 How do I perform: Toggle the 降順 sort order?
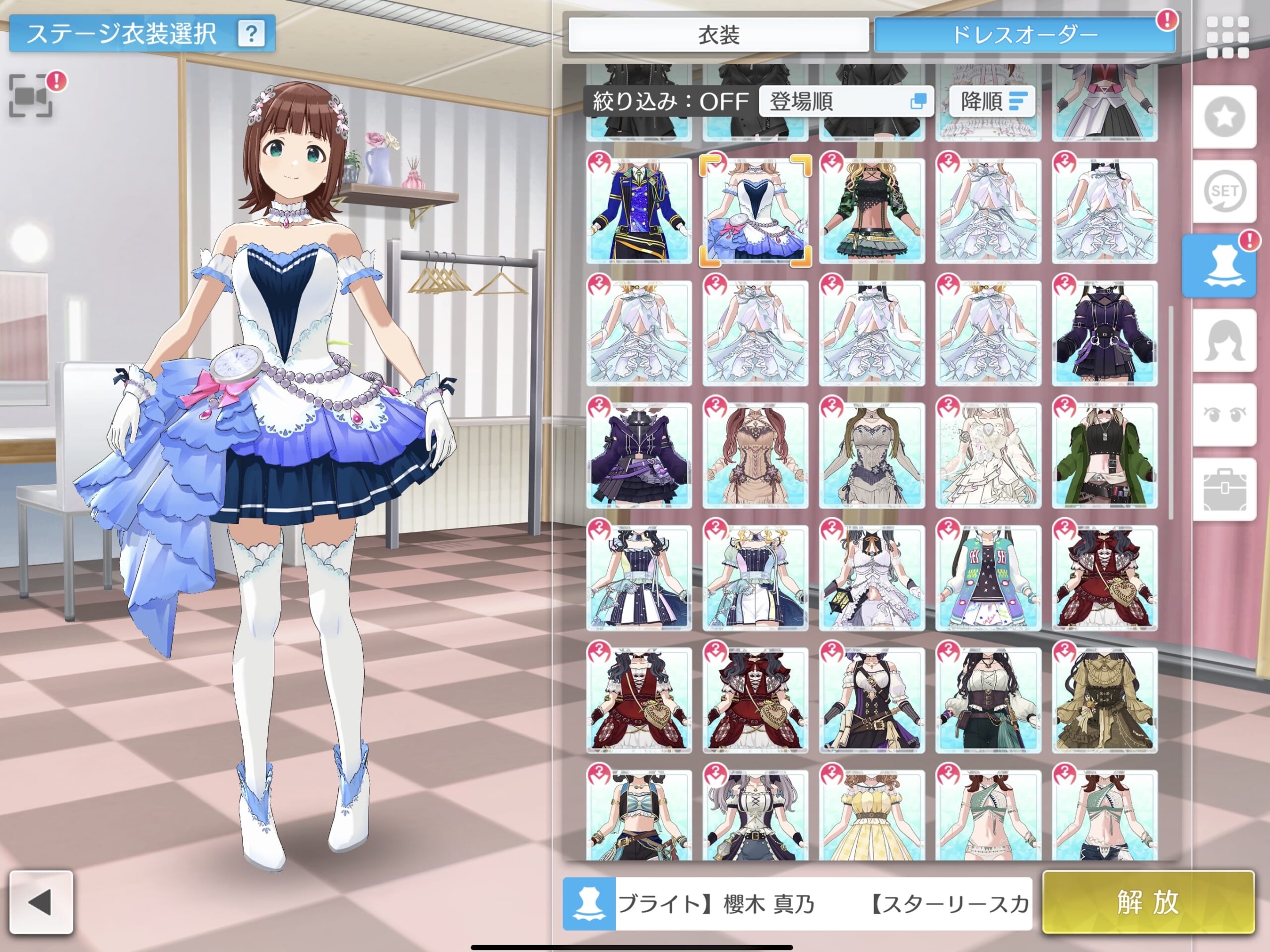[x=992, y=102]
